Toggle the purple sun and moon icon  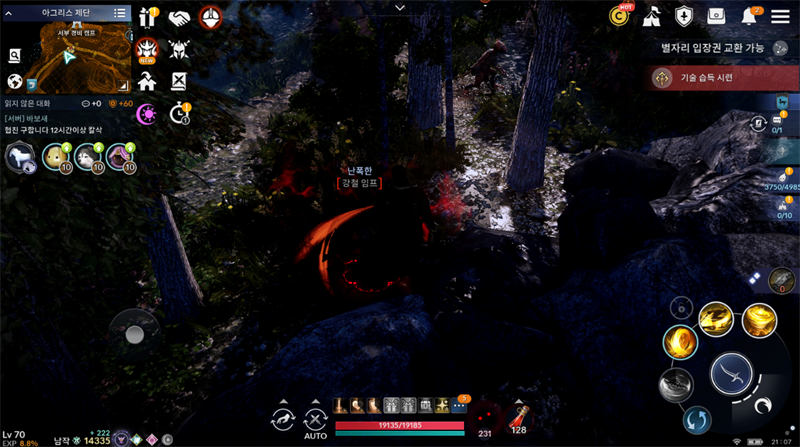coord(148,113)
